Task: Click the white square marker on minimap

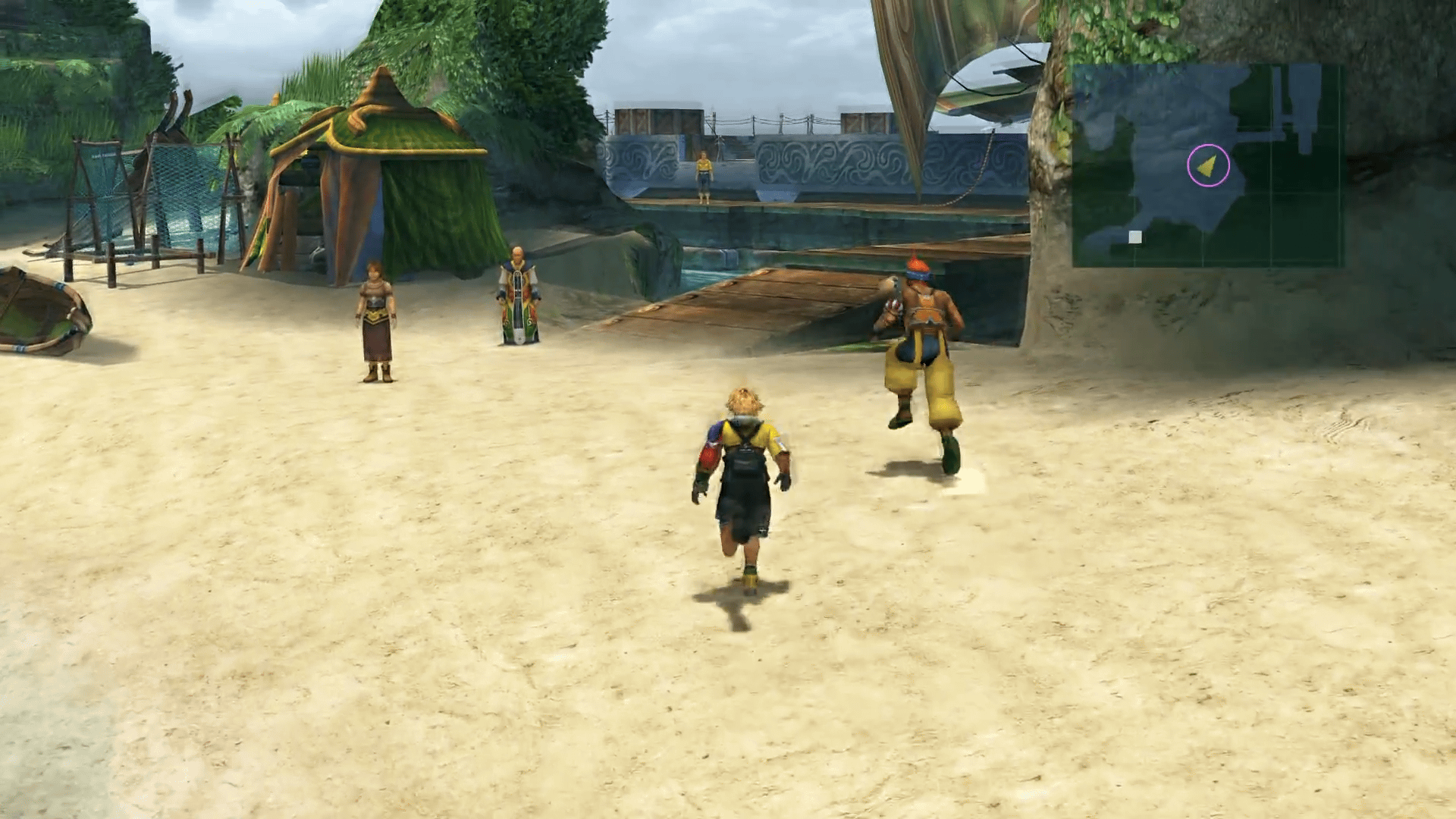Action: [x=1134, y=237]
